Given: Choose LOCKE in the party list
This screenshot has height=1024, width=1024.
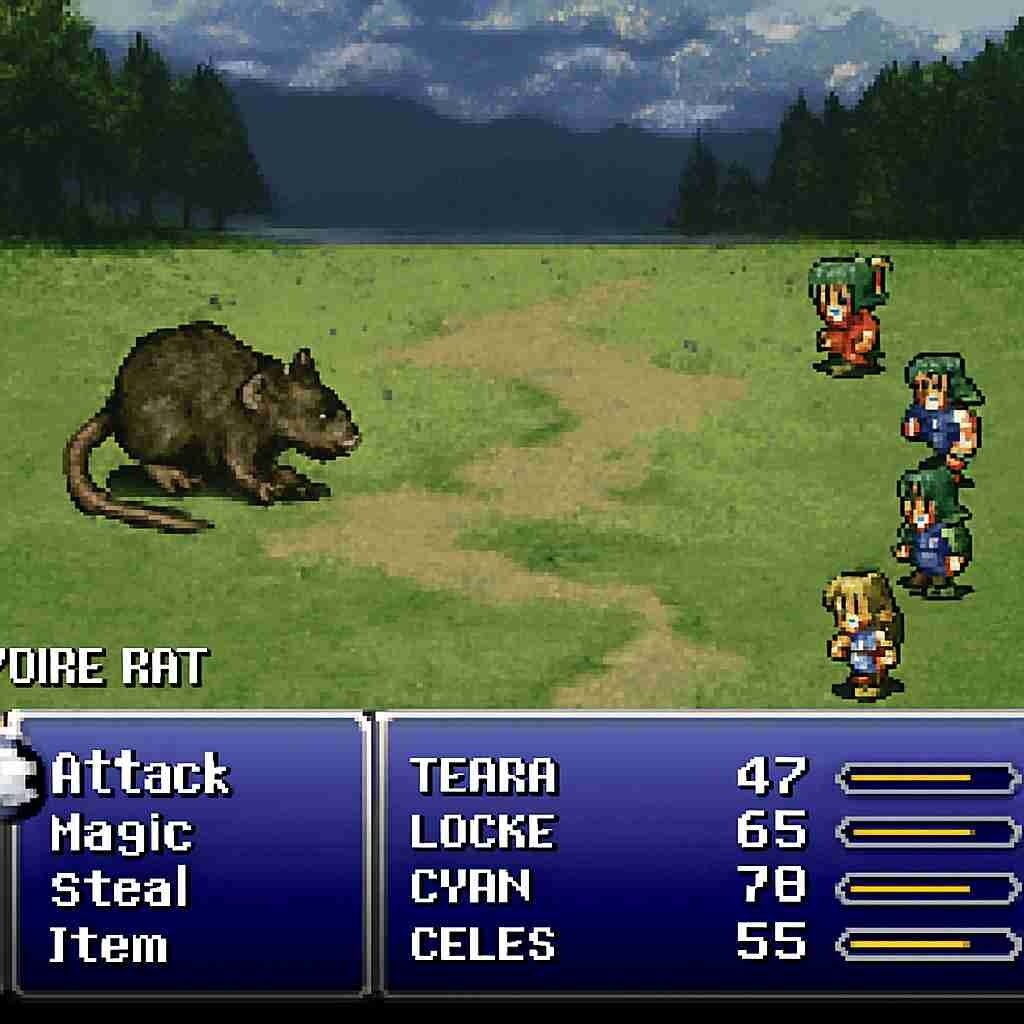Looking at the screenshot, I should pyautogui.click(x=482, y=832).
